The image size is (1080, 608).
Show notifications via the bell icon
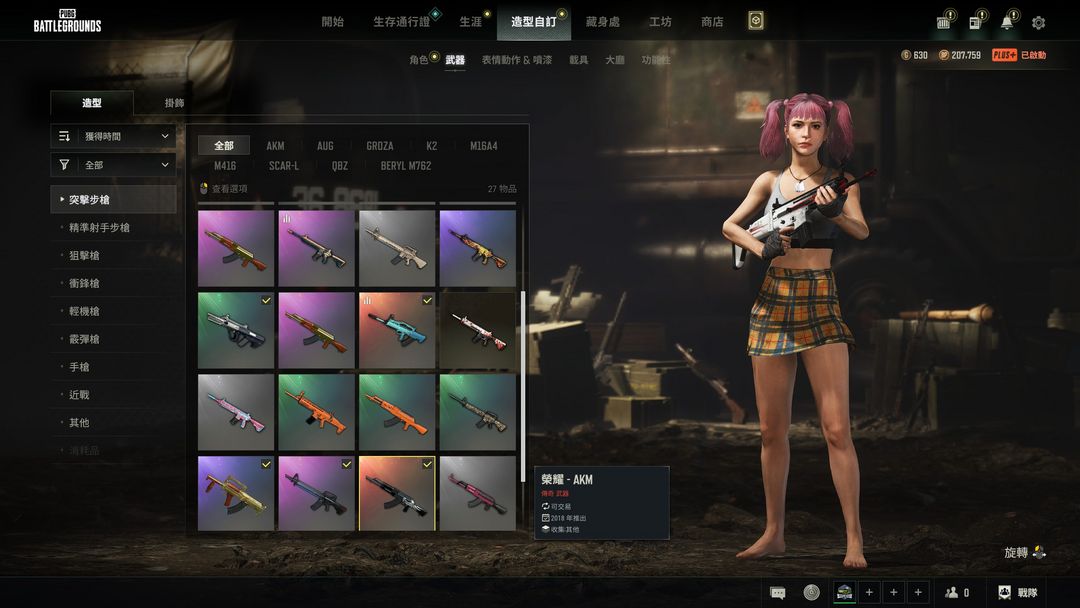click(1006, 23)
